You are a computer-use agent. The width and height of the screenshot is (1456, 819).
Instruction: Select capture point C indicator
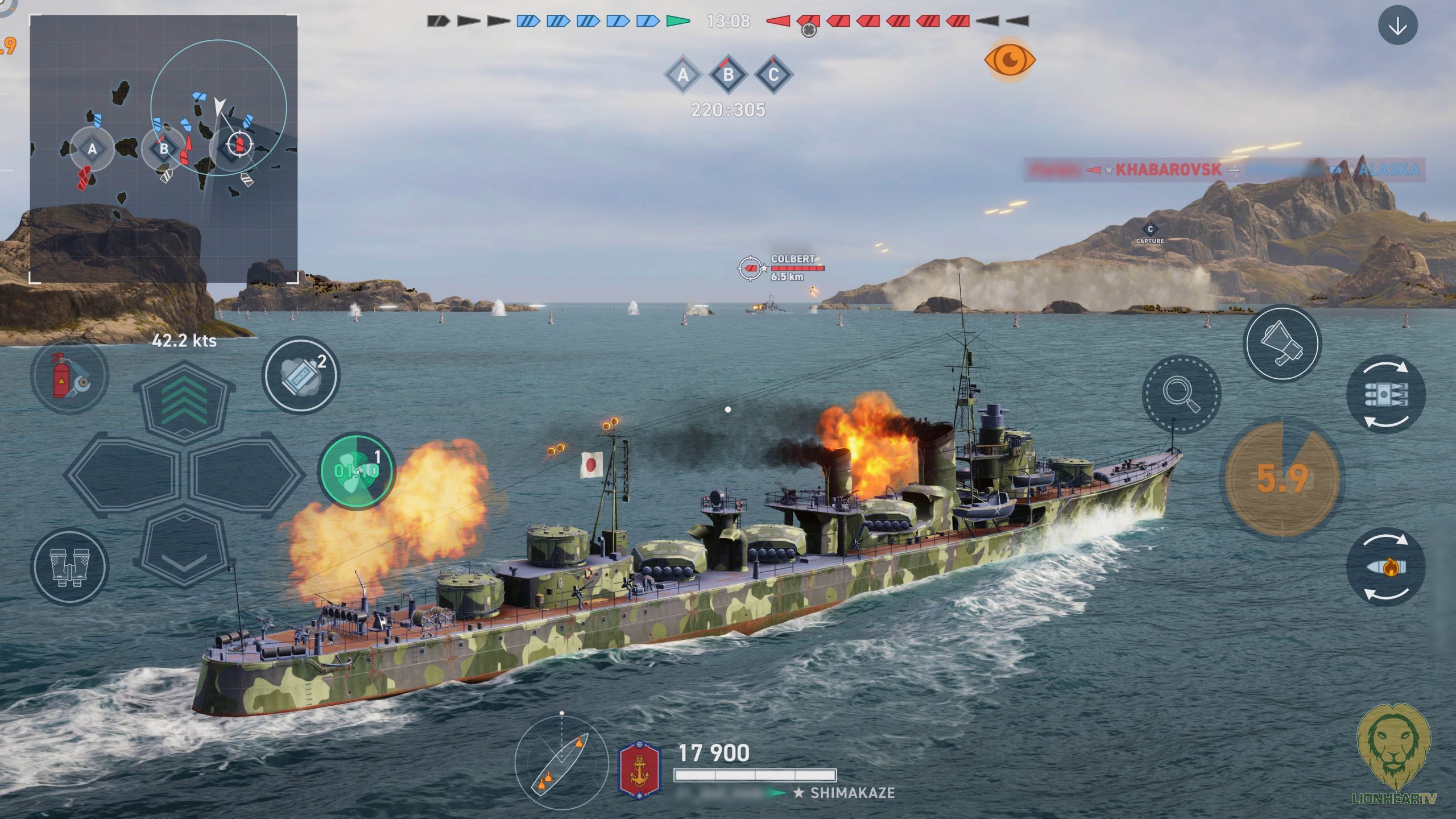click(773, 75)
